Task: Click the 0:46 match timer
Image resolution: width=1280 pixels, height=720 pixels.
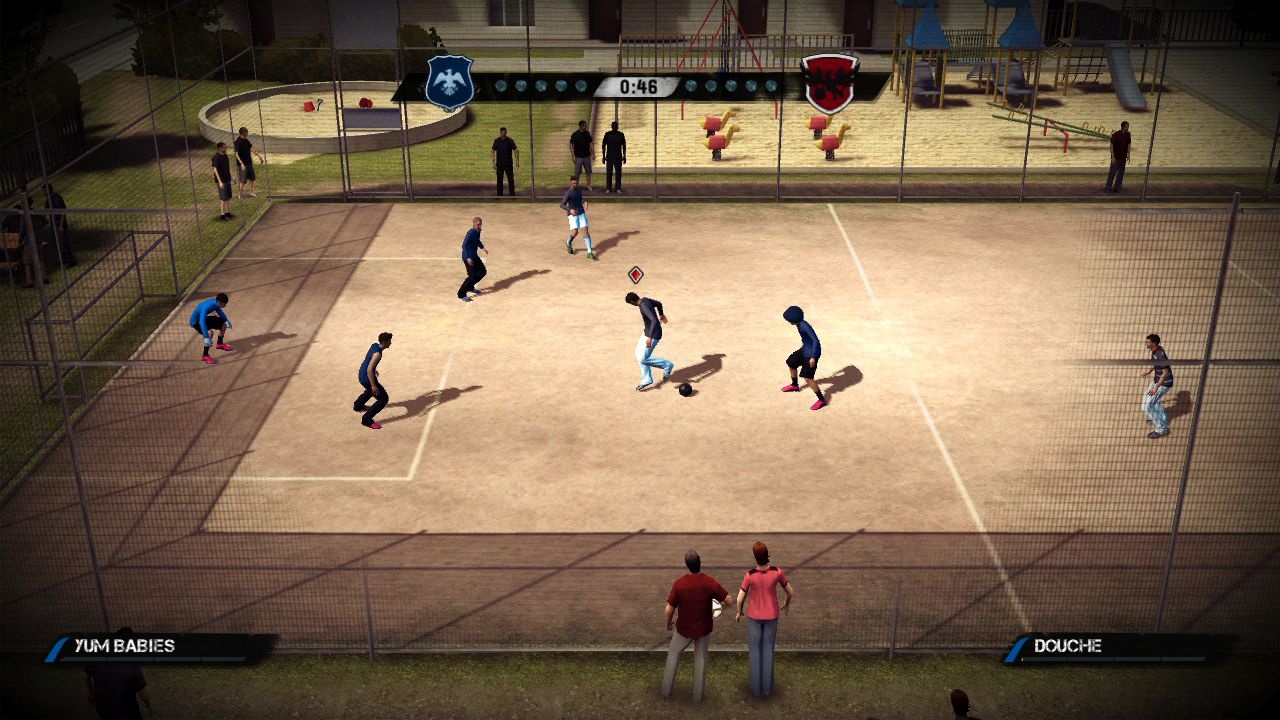Action: coord(640,87)
